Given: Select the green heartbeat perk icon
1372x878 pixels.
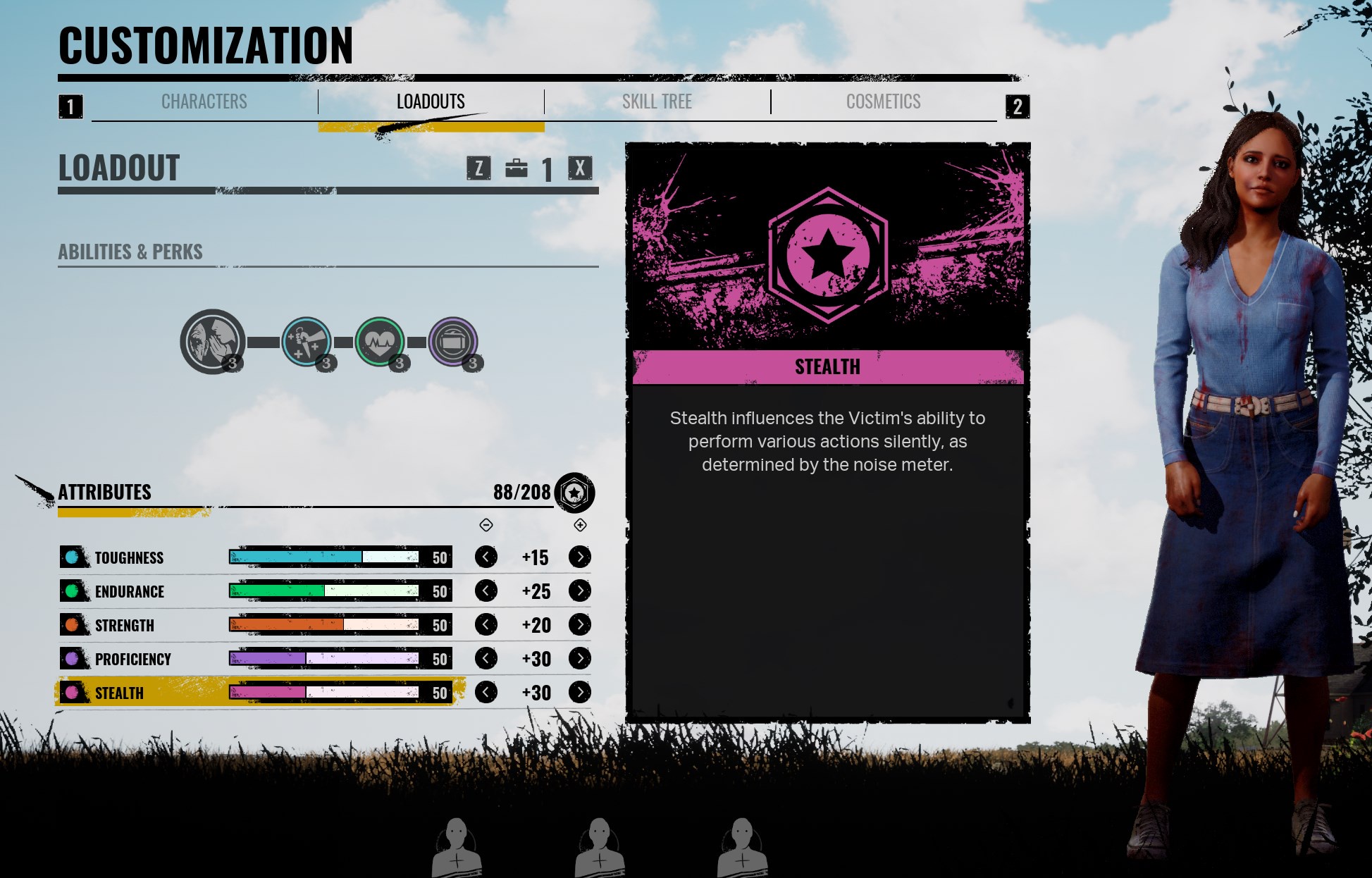Looking at the screenshot, I should point(380,342).
